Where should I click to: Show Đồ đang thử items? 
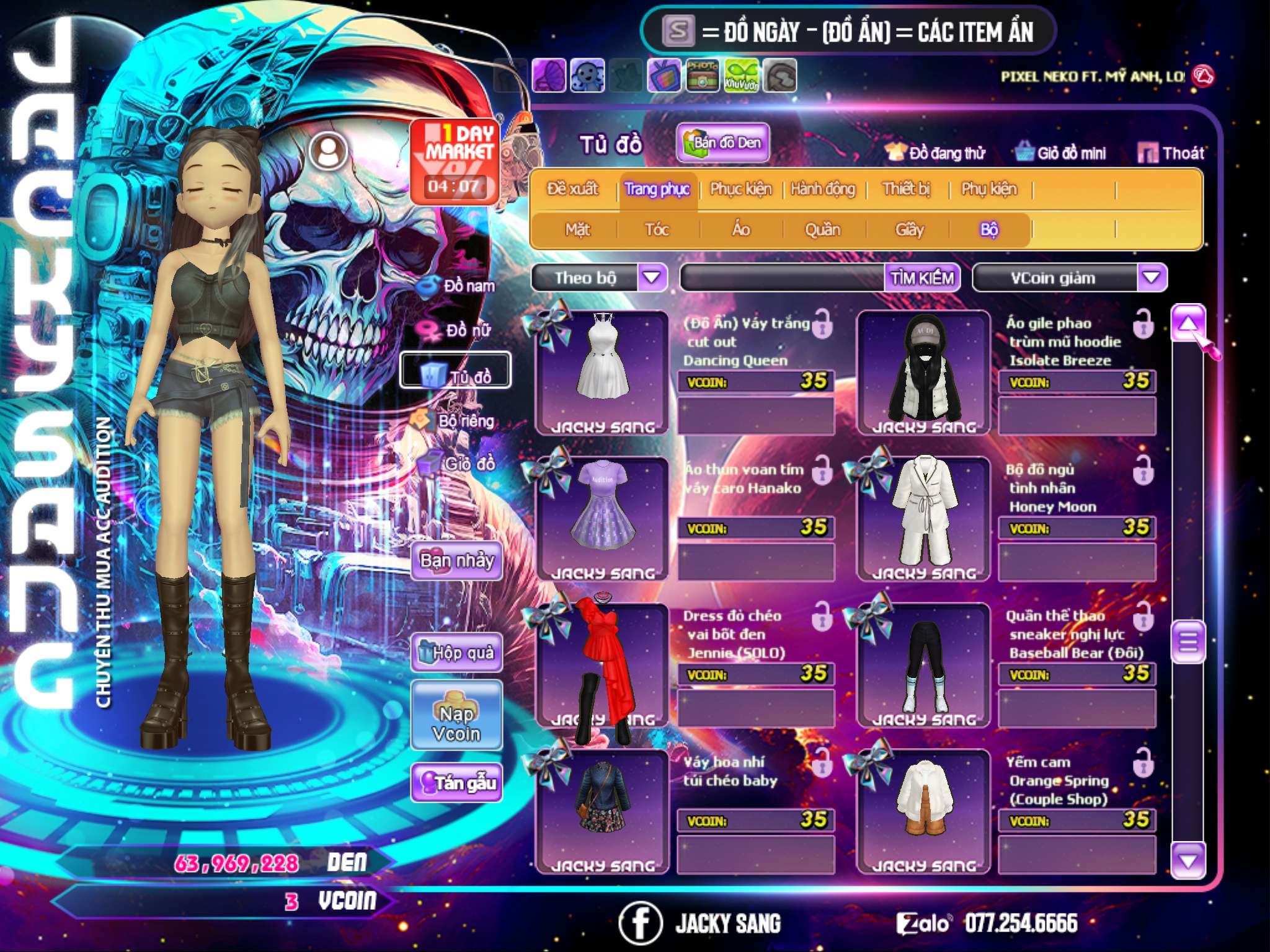[x=936, y=153]
